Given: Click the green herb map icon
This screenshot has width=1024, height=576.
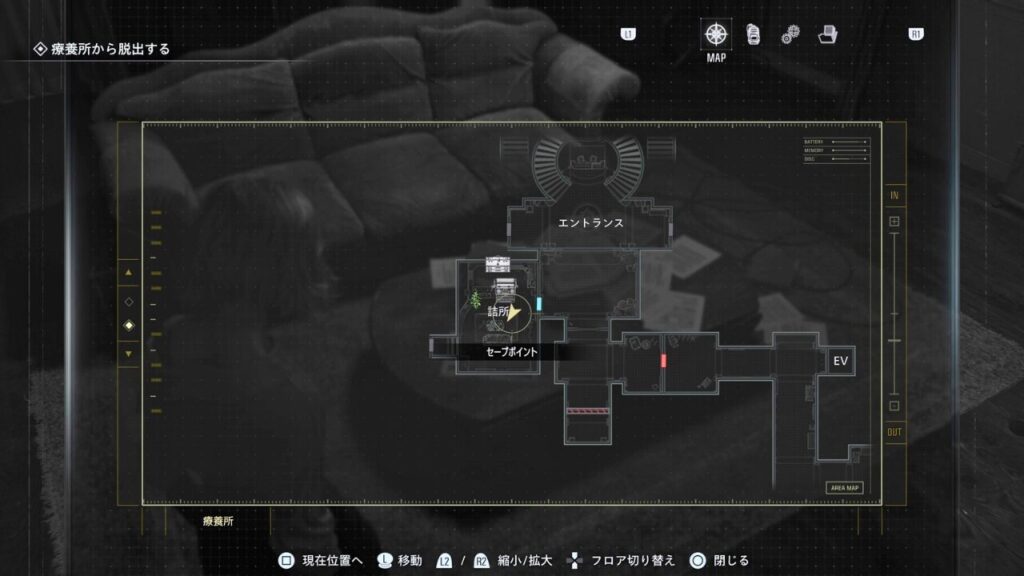Looking at the screenshot, I should (475, 298).
